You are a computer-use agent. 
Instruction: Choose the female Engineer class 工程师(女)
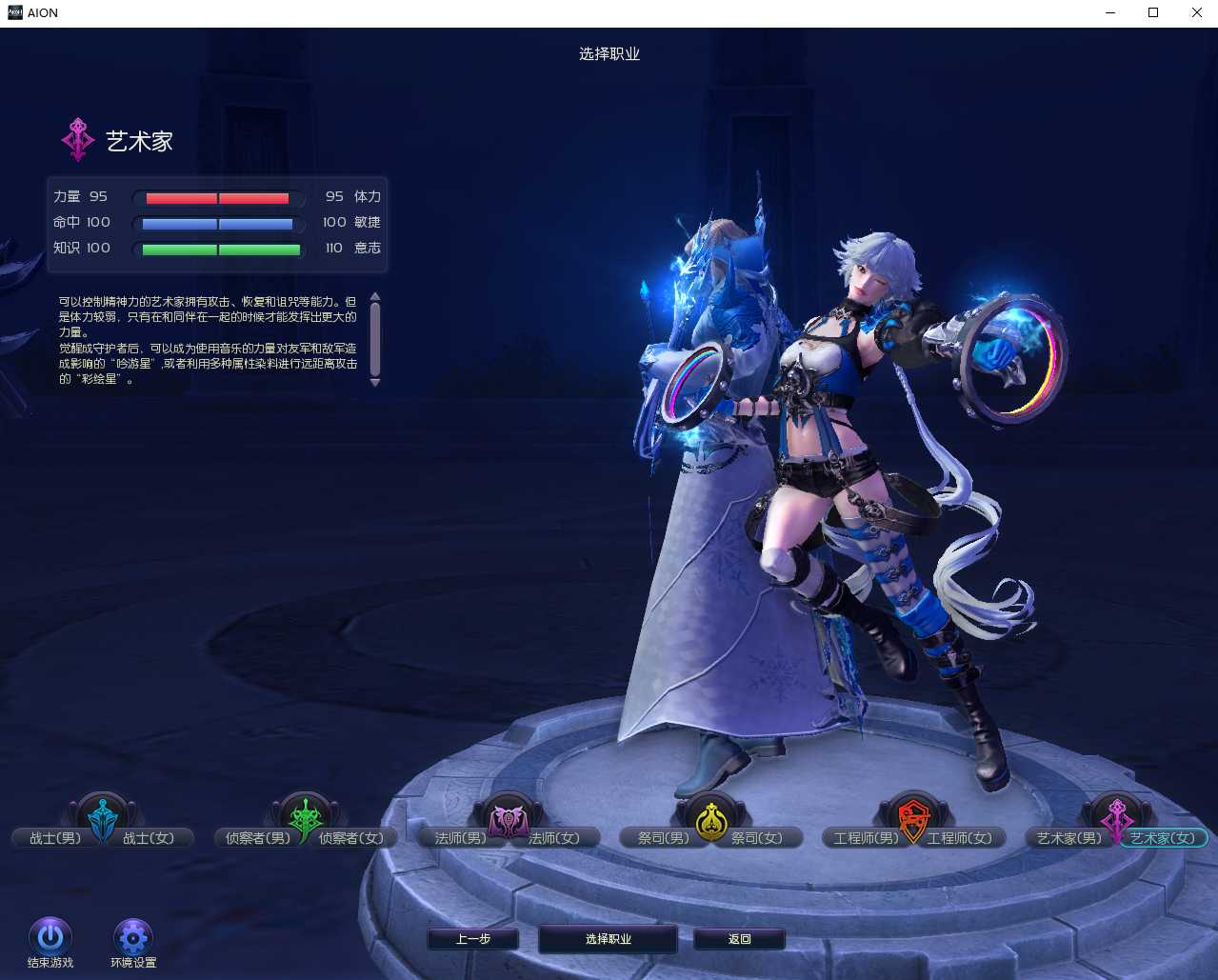click(x=960, y=838)
